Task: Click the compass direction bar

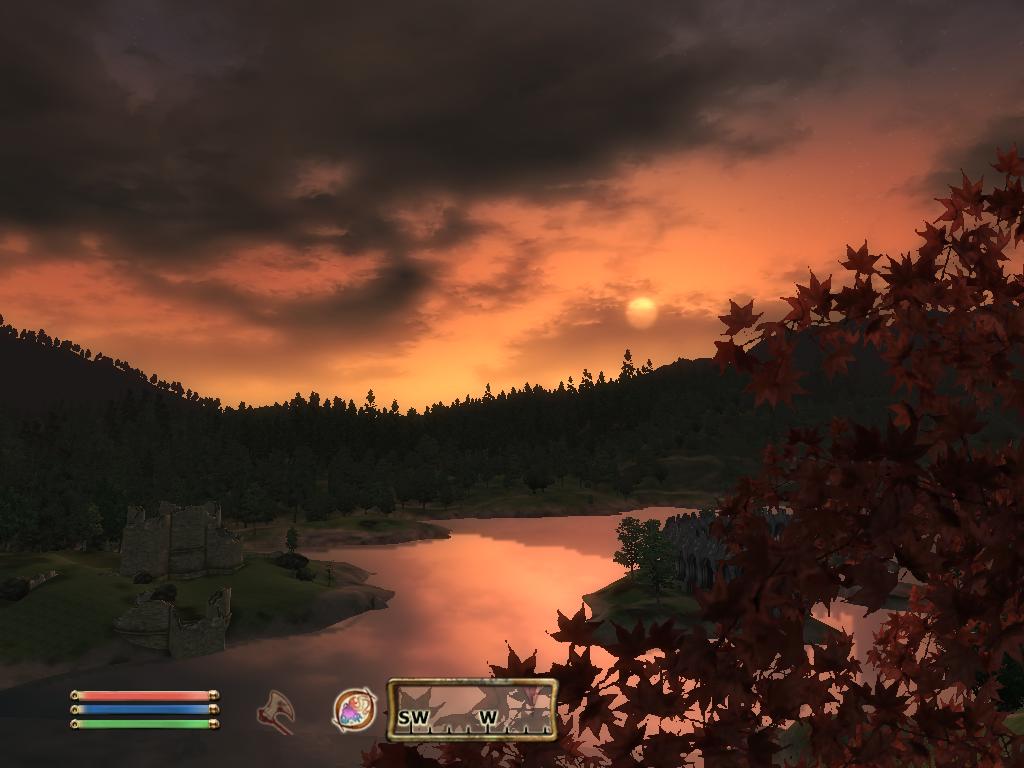Action: pos(472,710)
